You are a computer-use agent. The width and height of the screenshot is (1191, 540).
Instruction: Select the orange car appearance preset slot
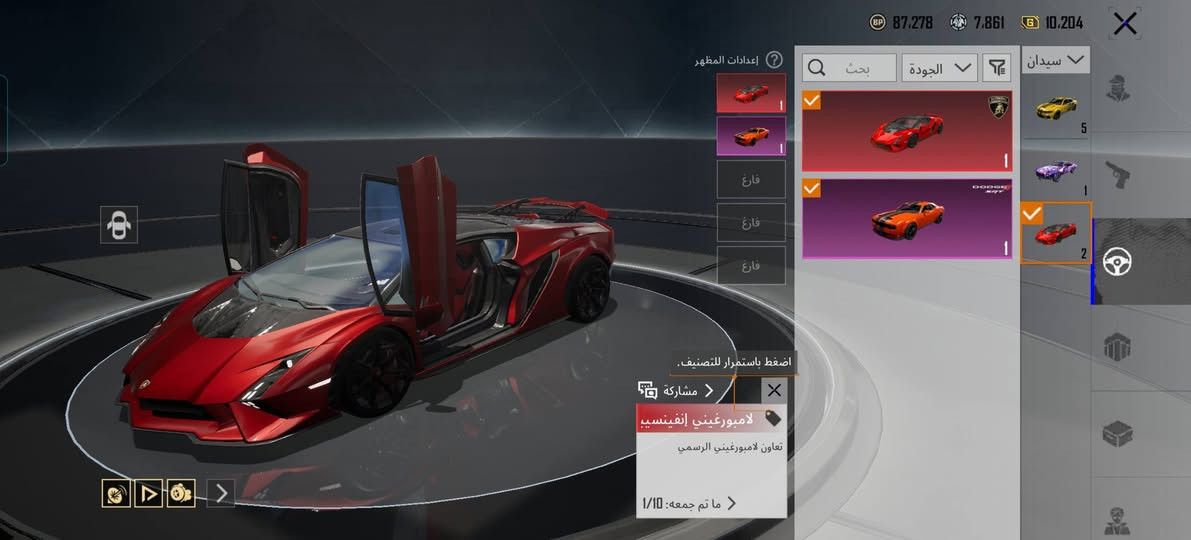coord(751,136)
